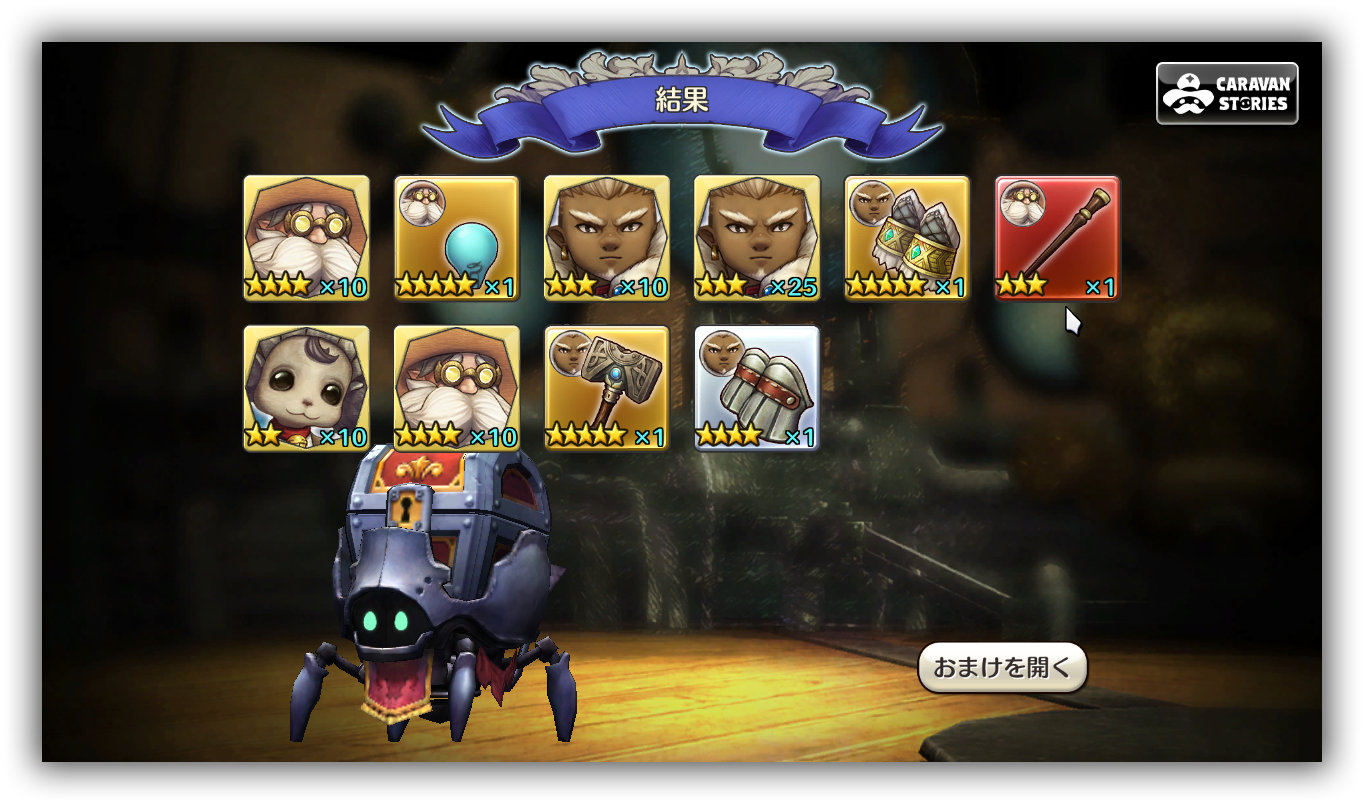The image size is (1364, 804).
Task: Select the blue orb four-star reward
Action: coord(457,238)
